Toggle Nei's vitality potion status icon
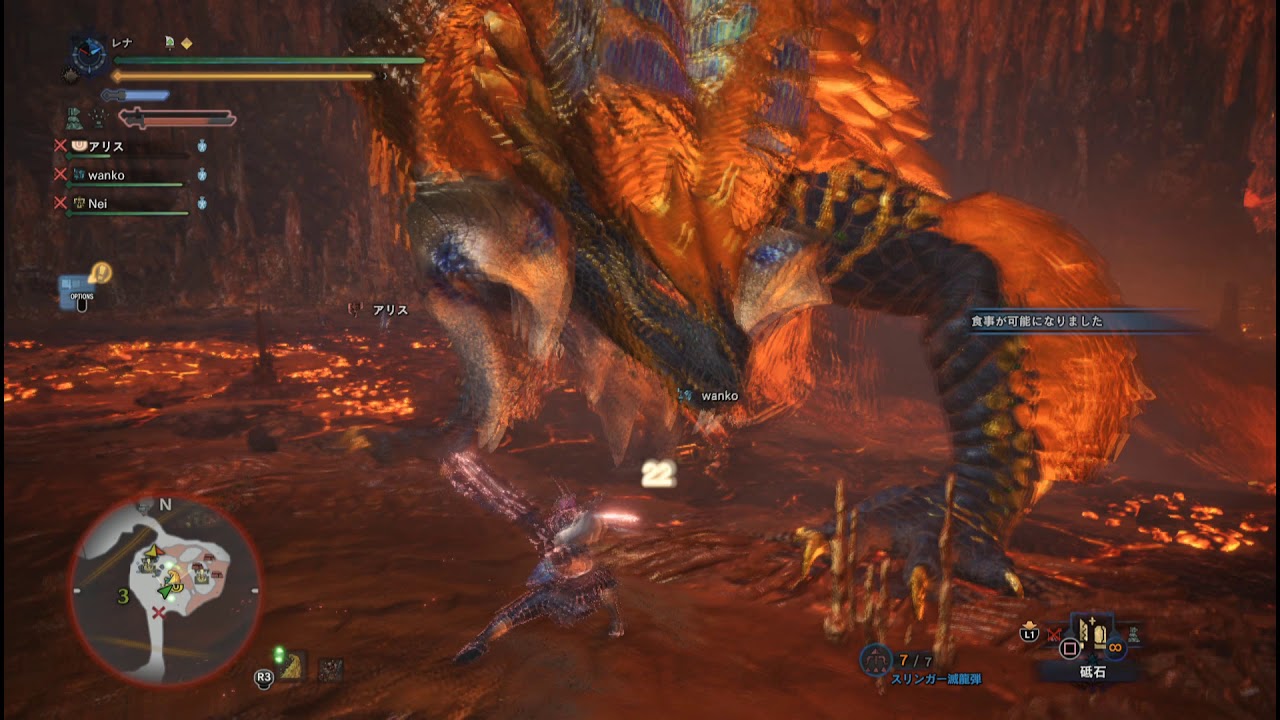The width and height of the screenshot is (1280, 720). 203,202
